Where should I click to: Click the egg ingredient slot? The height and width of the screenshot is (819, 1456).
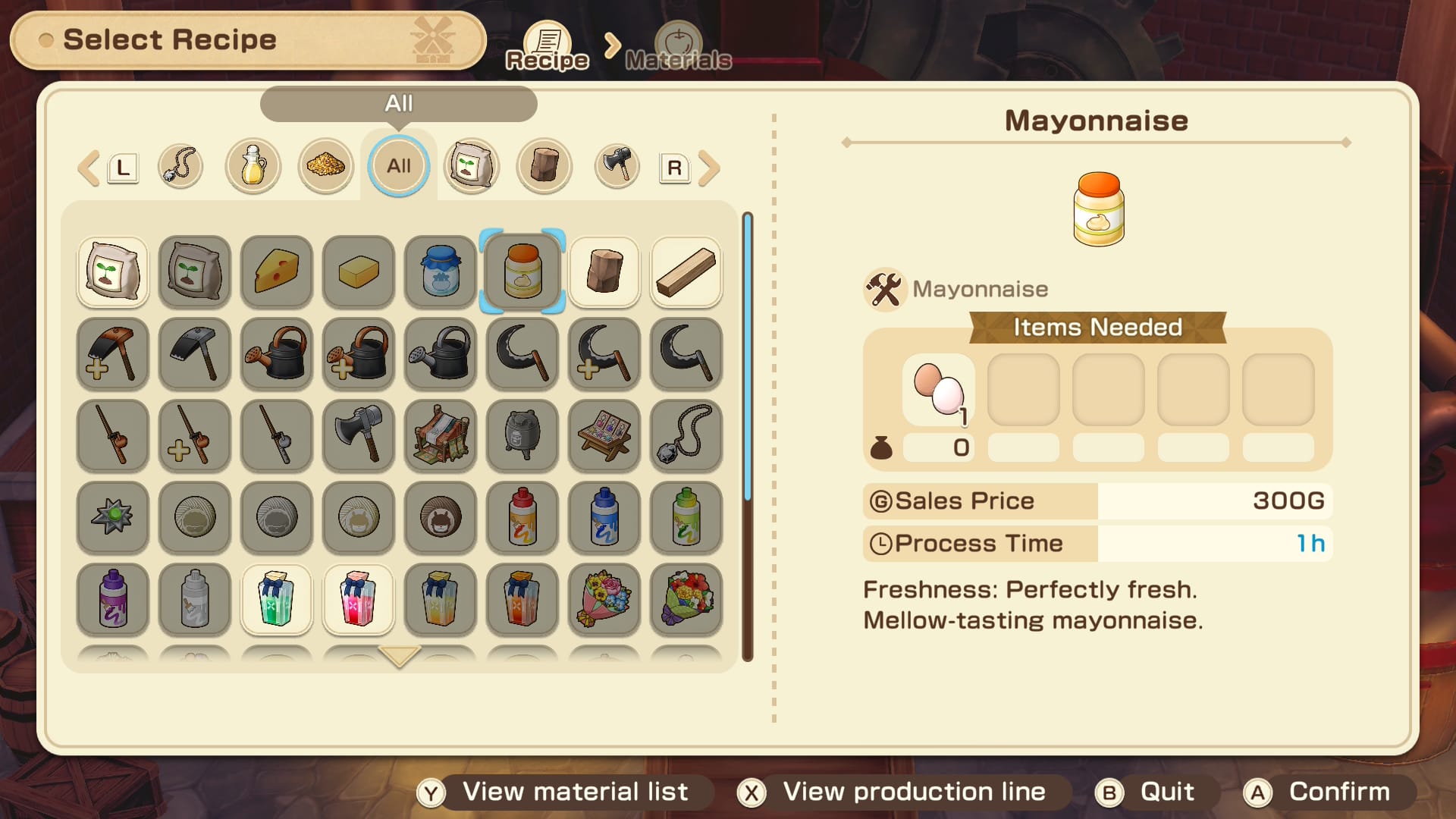click(x=939, y=390)
